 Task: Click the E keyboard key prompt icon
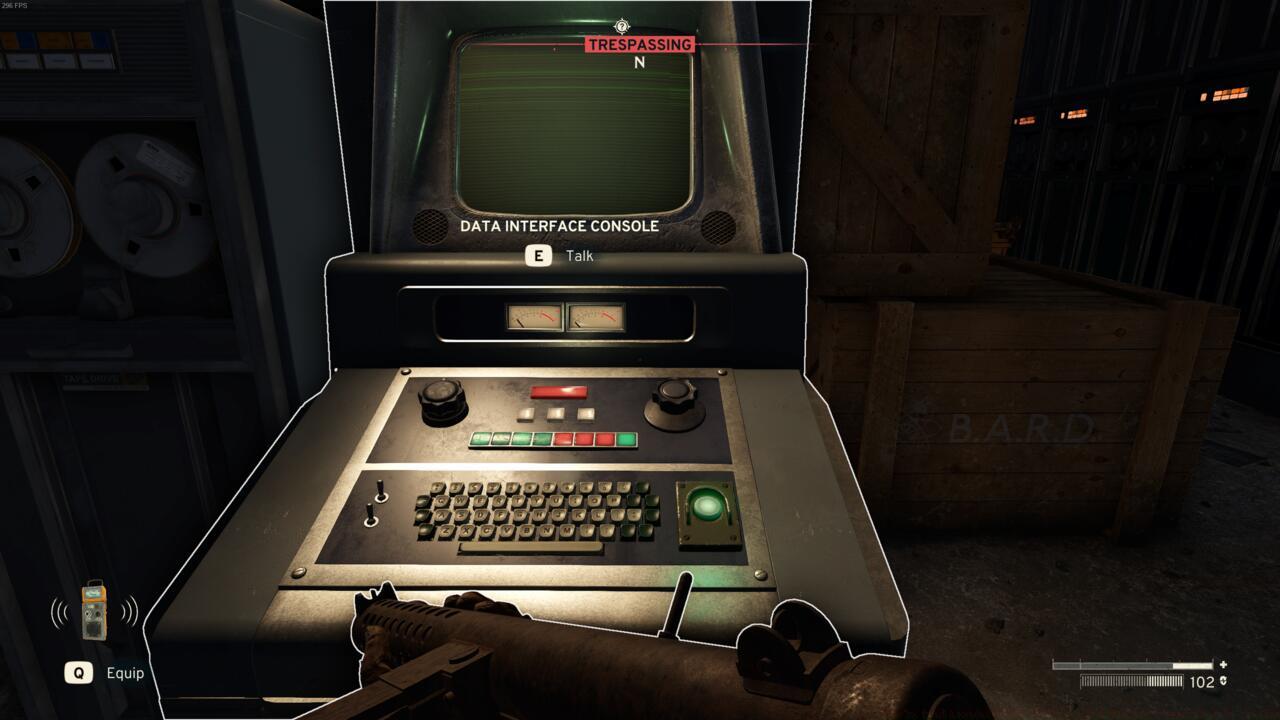[539, 255]
